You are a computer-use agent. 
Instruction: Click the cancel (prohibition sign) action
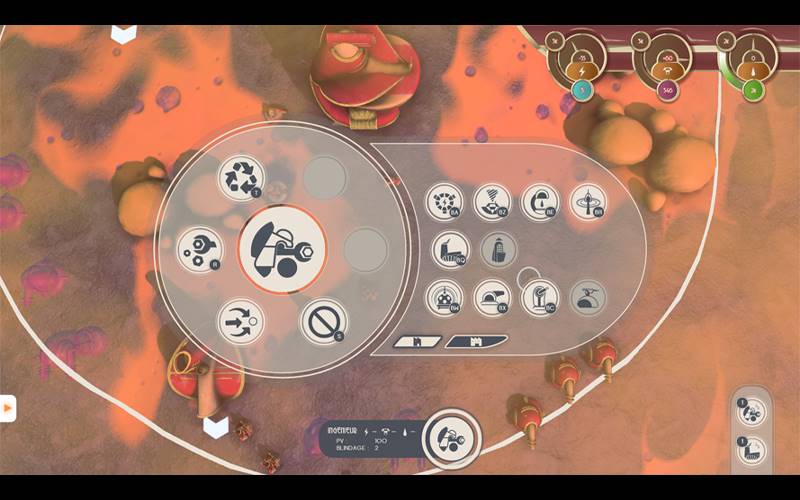coord(322,321)
